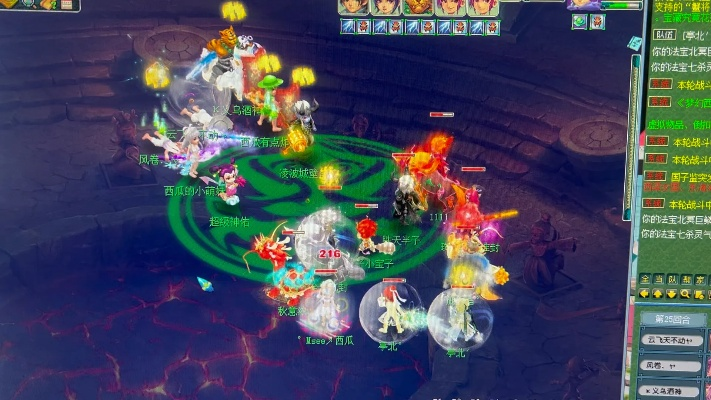Screen dimensions: 711x400
Task: Click the blue tag icon above chat scrollbar
Action: click(x=633, y=42)
